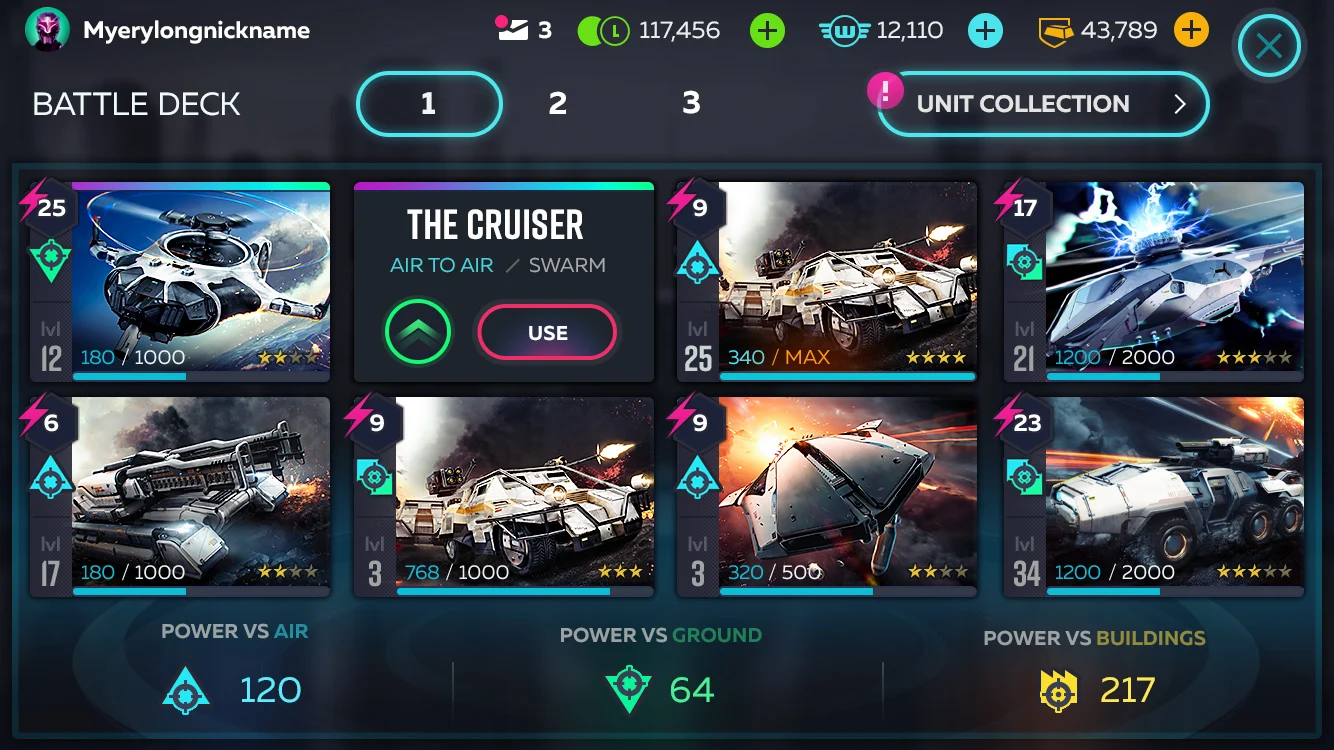Image resolution: width=1334 pixels, height=750 pixels.
Task: Switch to battle deck 2
Action: pyautogui.click(x=558, y=103)
